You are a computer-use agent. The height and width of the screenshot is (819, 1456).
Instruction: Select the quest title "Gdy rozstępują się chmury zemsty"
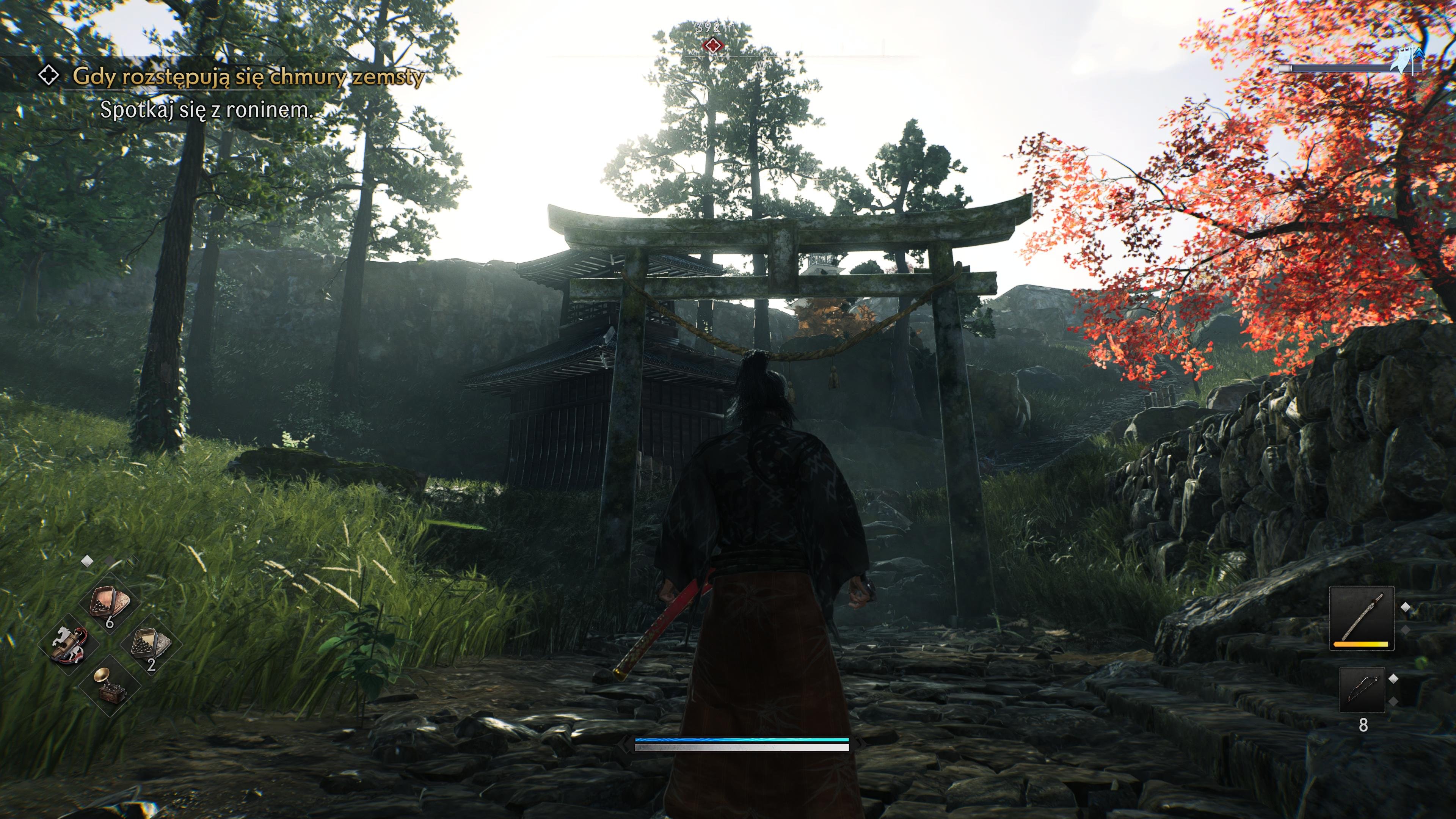tap(248, 76)
